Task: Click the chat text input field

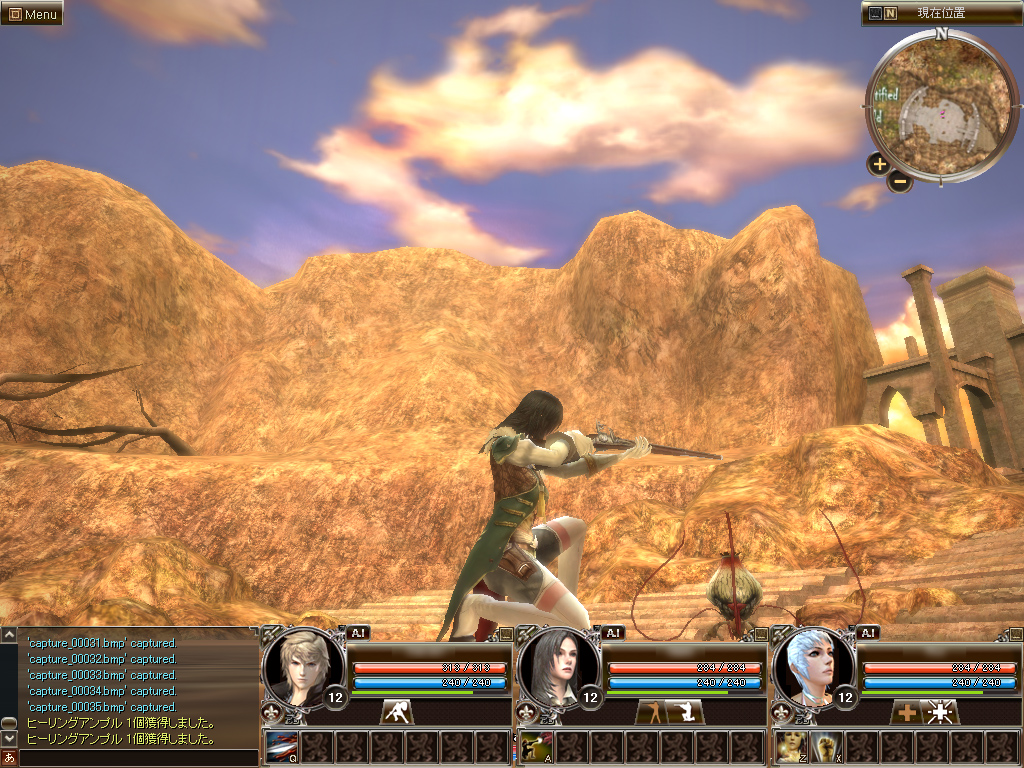Action: point(138,758)
